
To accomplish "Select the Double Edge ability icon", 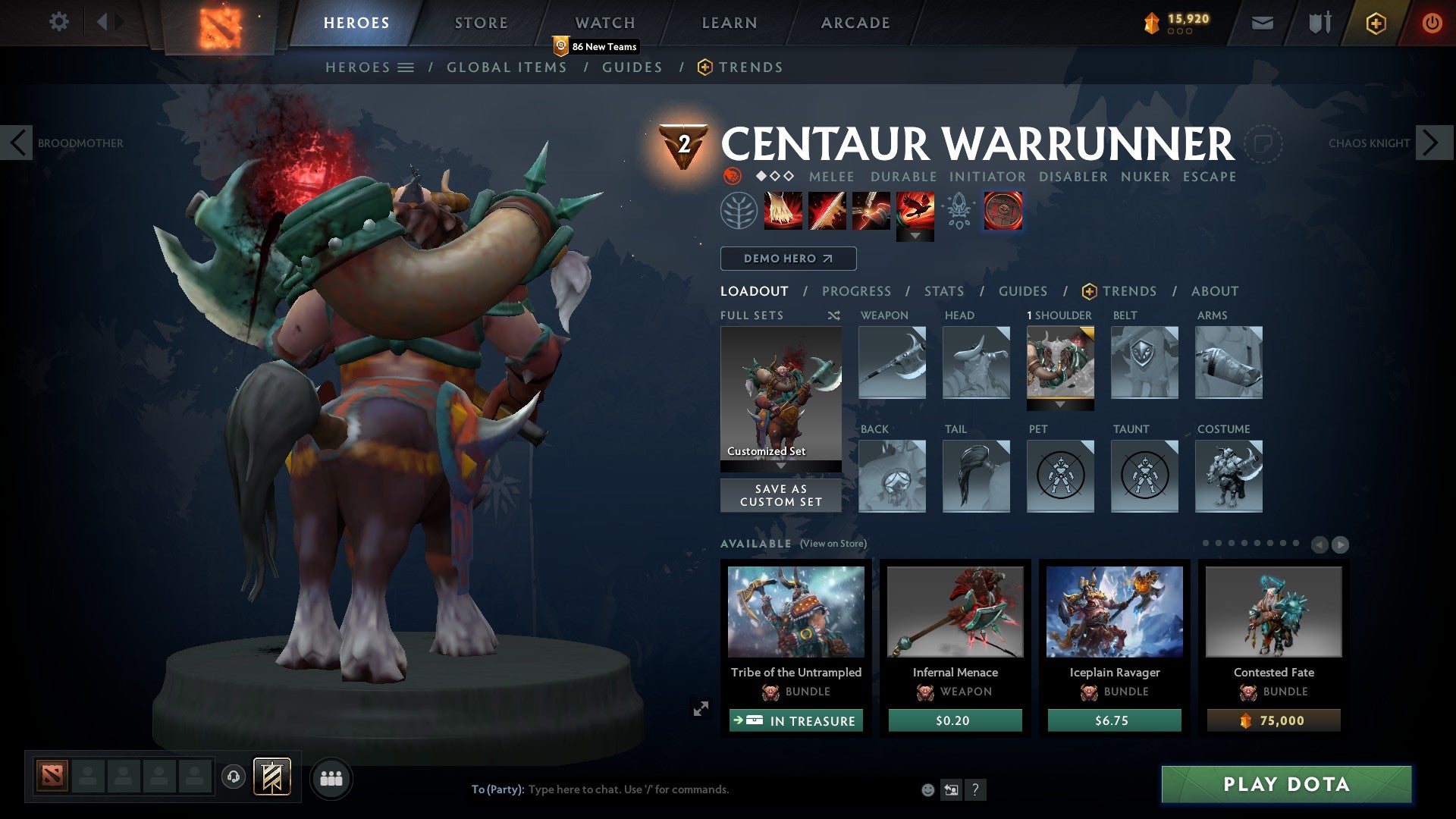I will click(826, 211).
